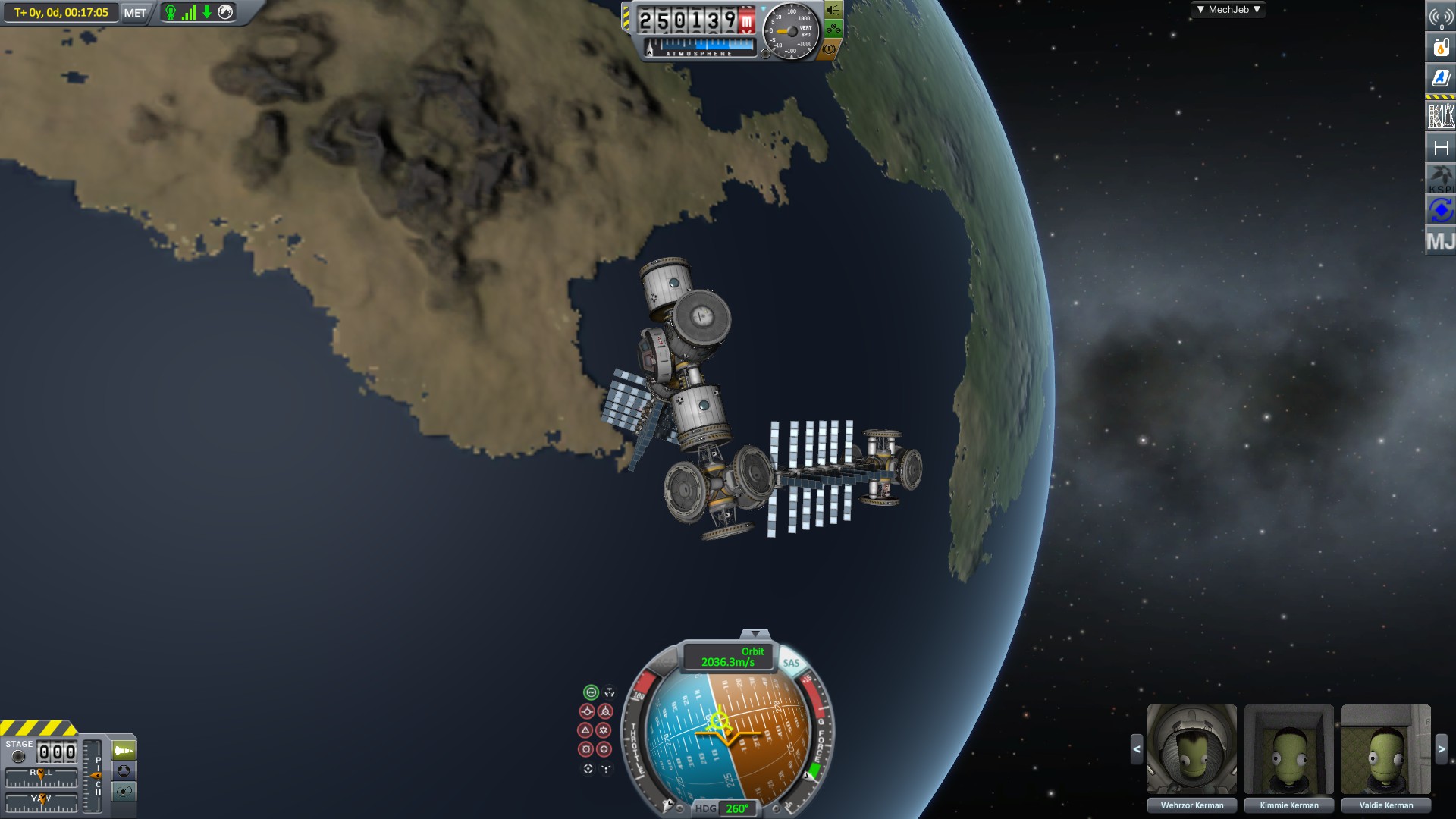Click the blue diamond rotation toolbar icon

pyautogui.click(x=1441, y=210)
